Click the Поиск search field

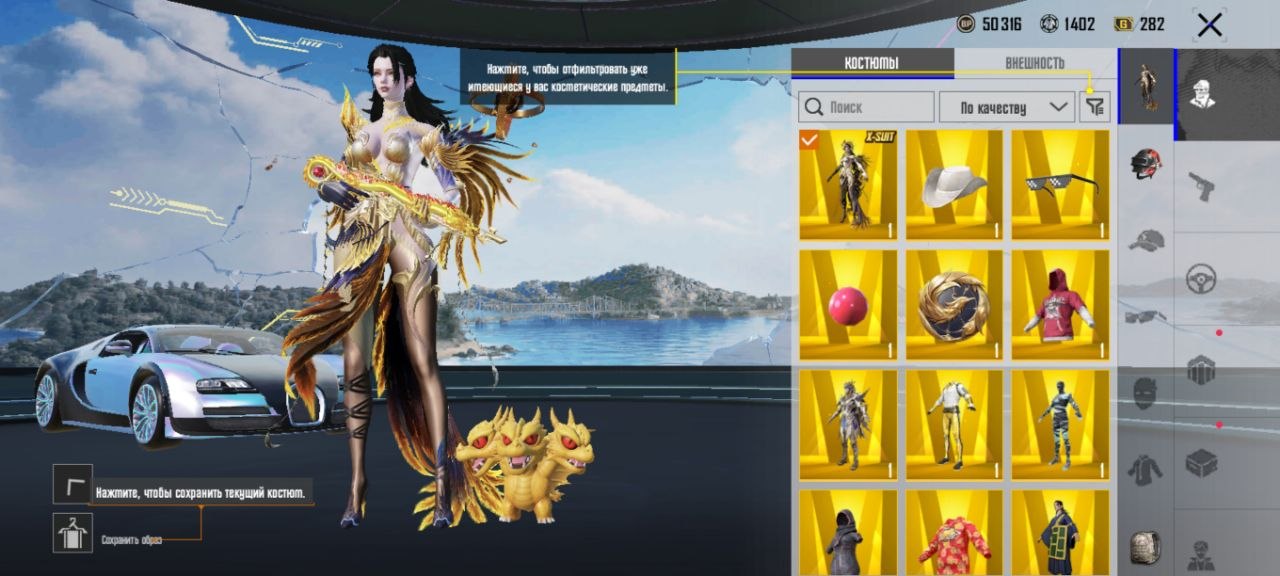pyautogui.click(x=864, y=107)
